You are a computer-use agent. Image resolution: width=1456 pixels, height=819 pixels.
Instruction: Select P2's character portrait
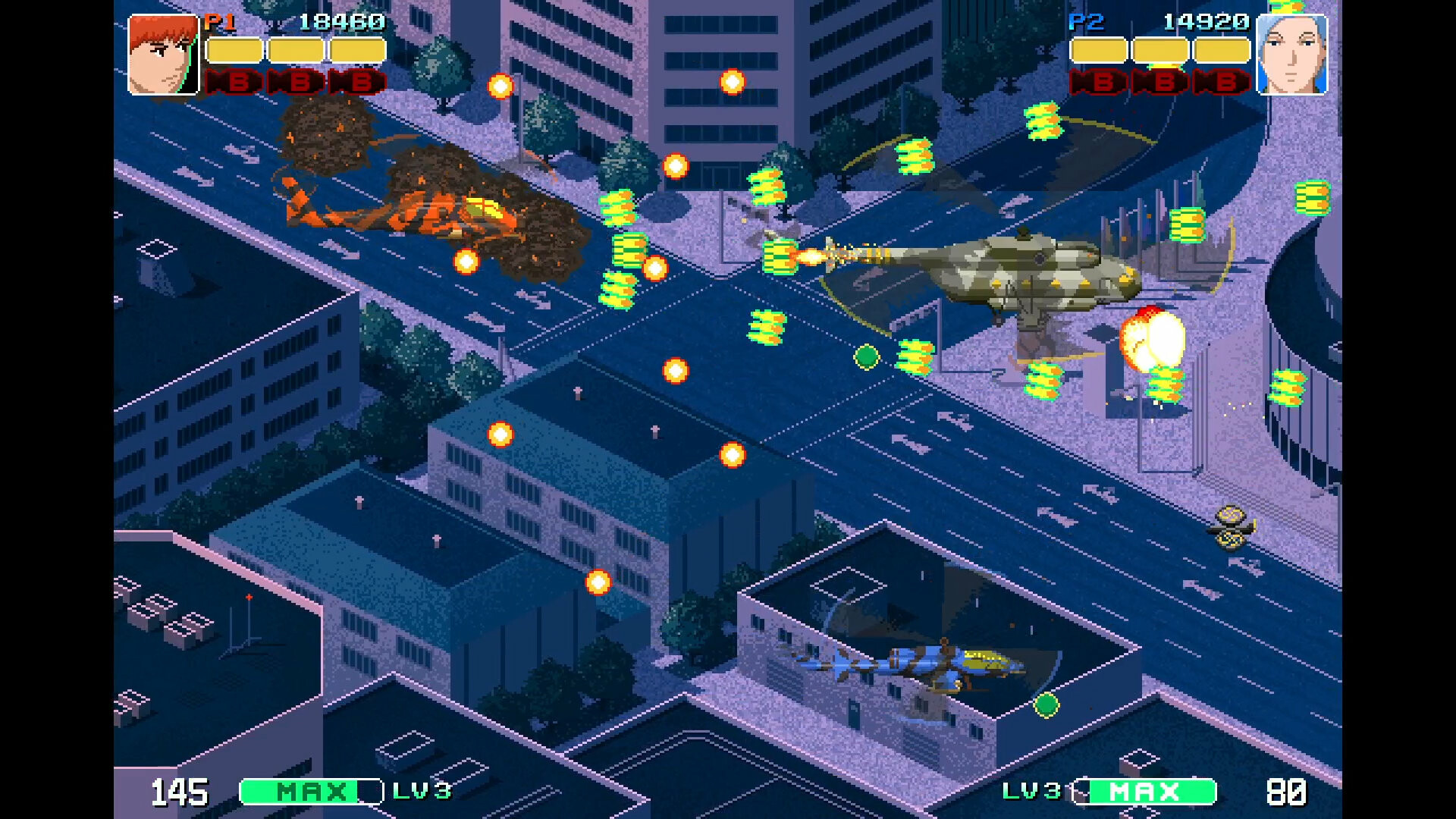[1293, 53]
